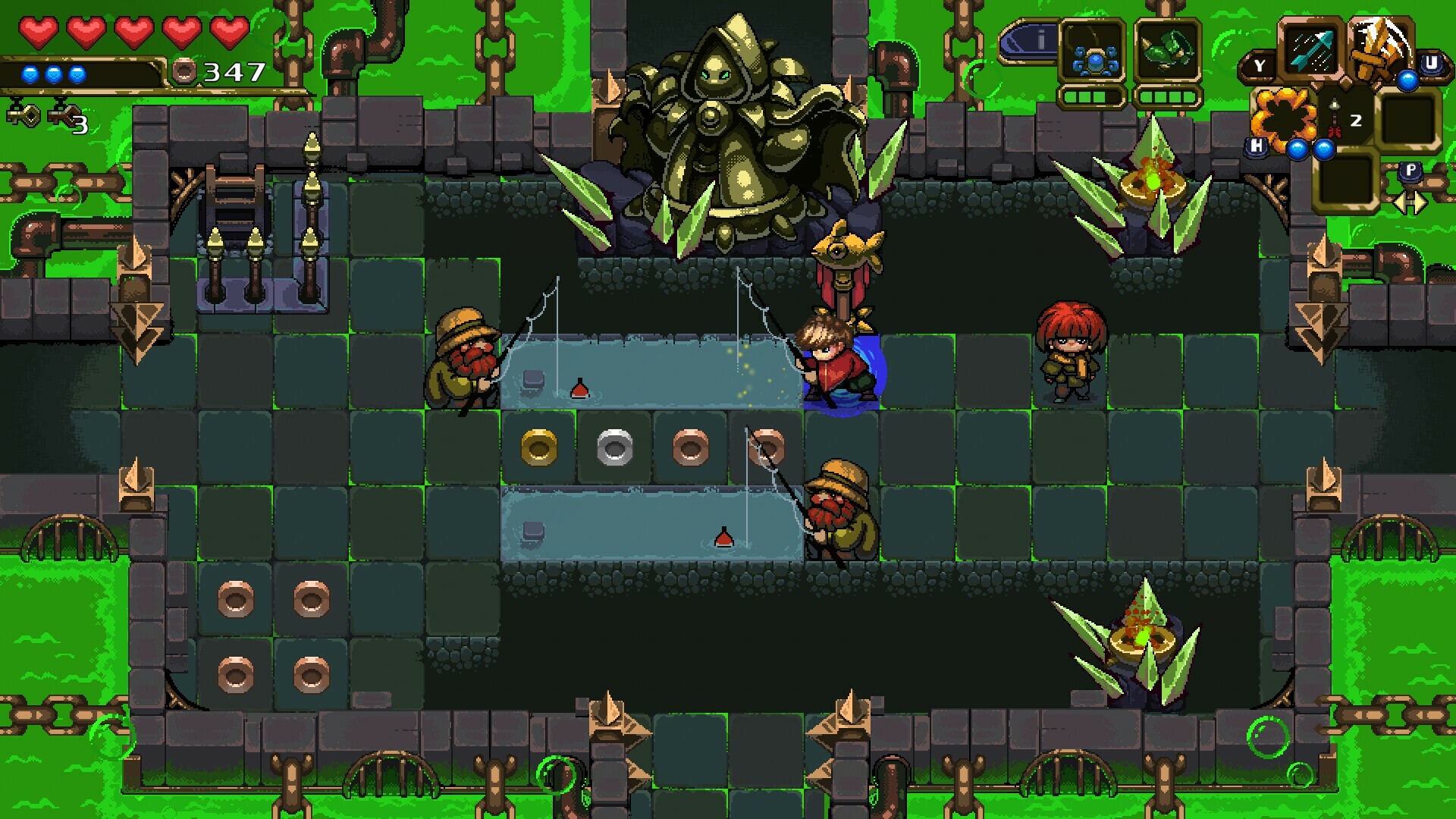Toggle the first blue mana orb
The width and height of the screenshot is (1456, 819).
(30, 74)
